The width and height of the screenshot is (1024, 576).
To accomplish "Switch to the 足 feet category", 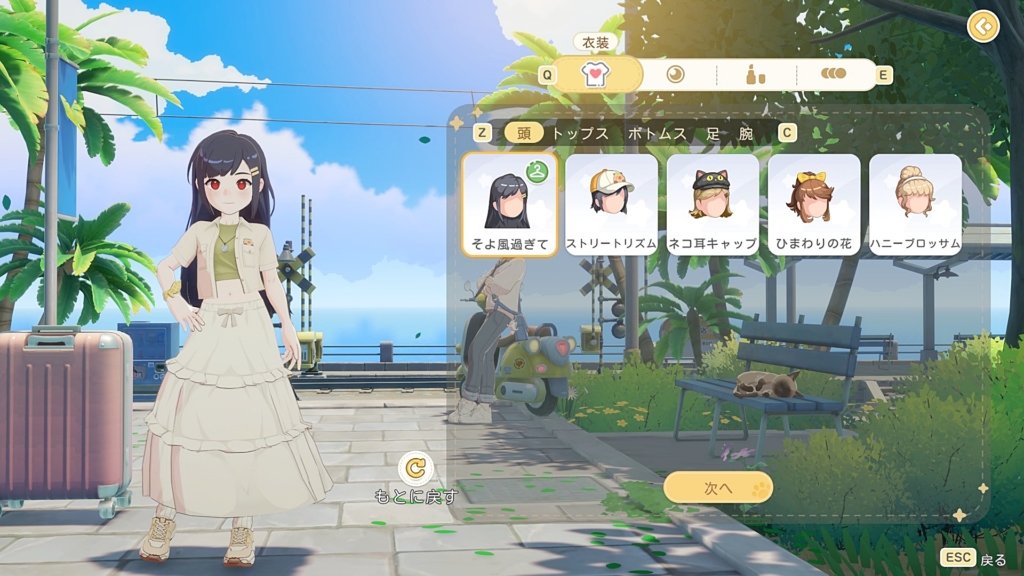I will tap(712, 133).
